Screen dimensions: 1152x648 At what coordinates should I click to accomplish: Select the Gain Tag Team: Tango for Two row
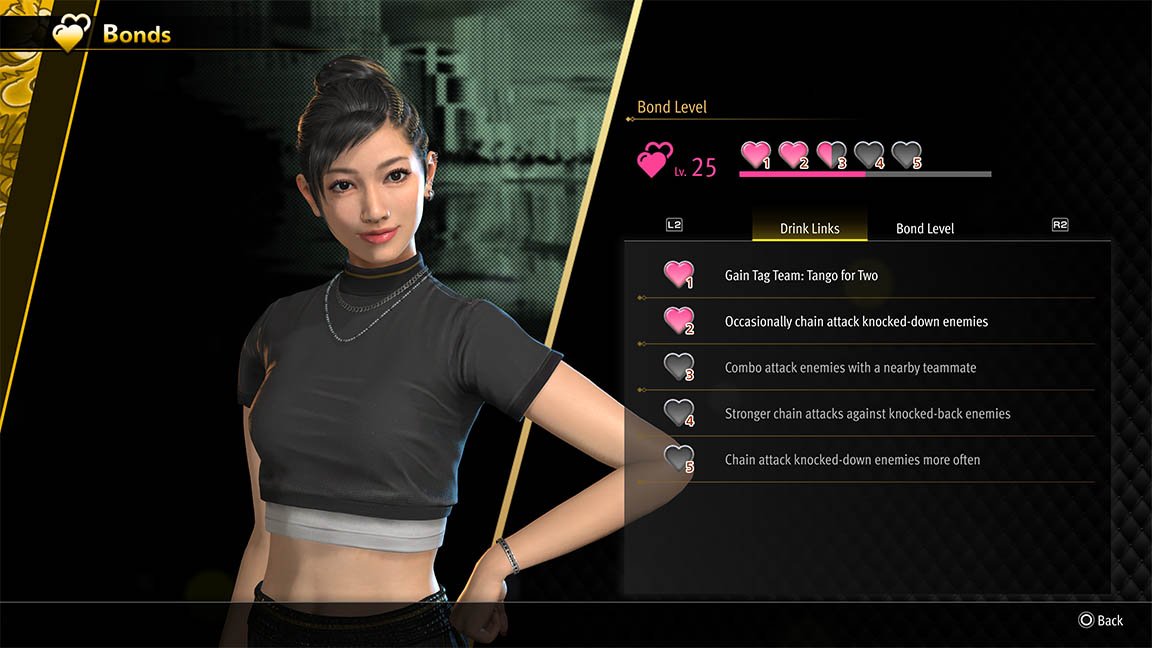tap(801, 275)
